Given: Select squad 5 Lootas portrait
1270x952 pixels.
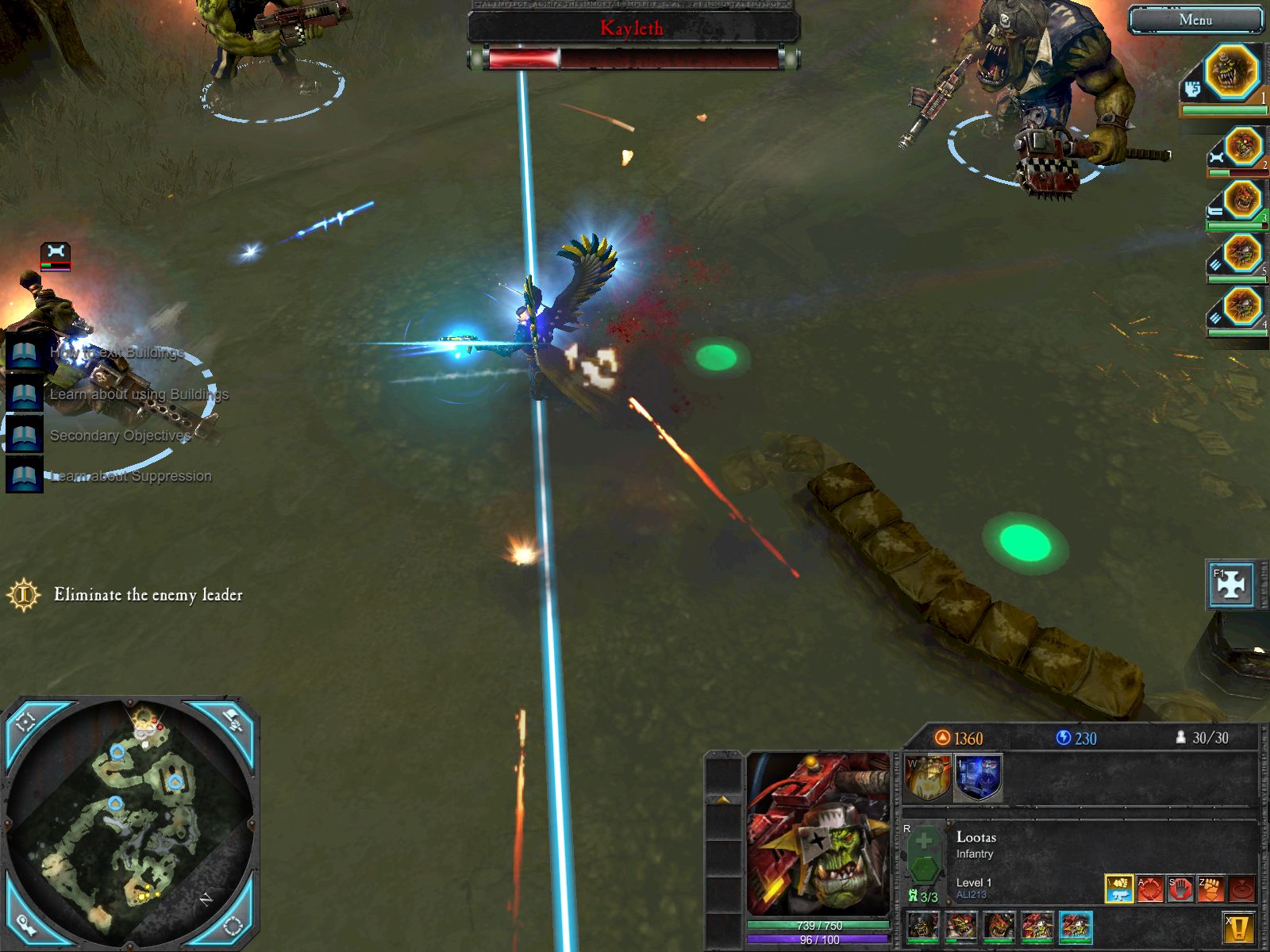Looking at the screenshot, I should coord(1241,254).
